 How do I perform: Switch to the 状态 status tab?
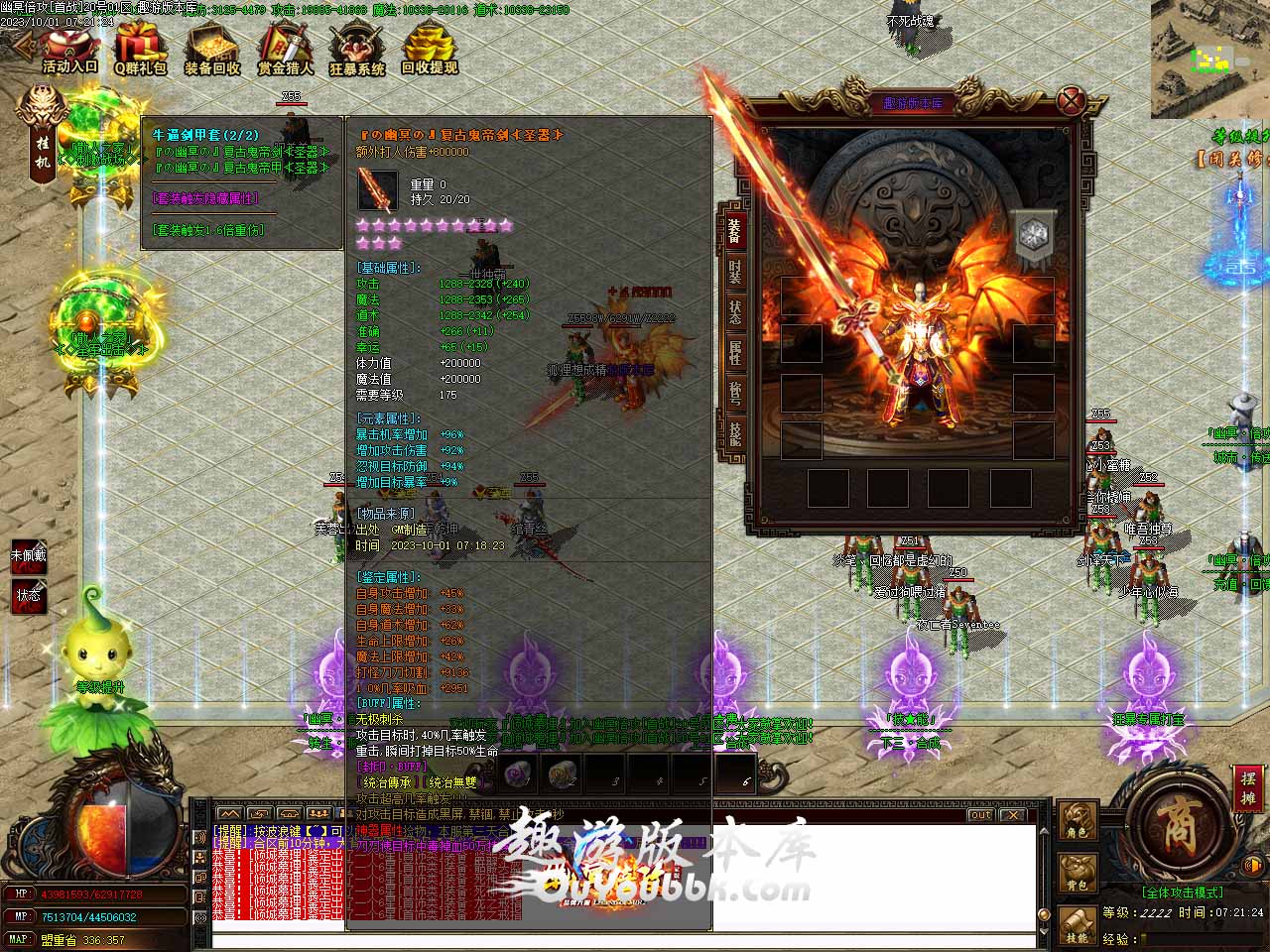click(734, 312)
